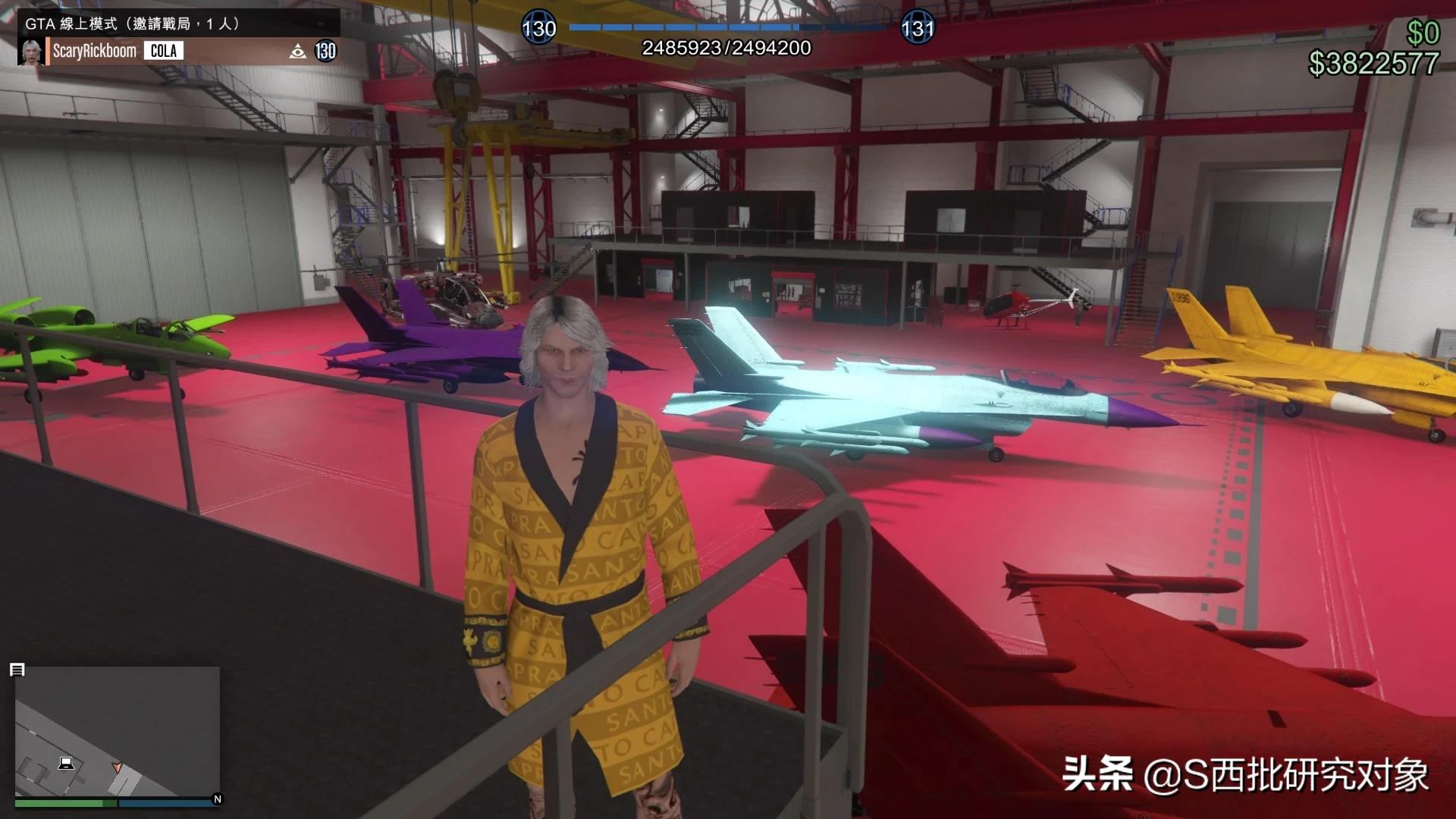Expand the RP counter 2485923/2494200
1456x819 pixels.
point(726,48)
